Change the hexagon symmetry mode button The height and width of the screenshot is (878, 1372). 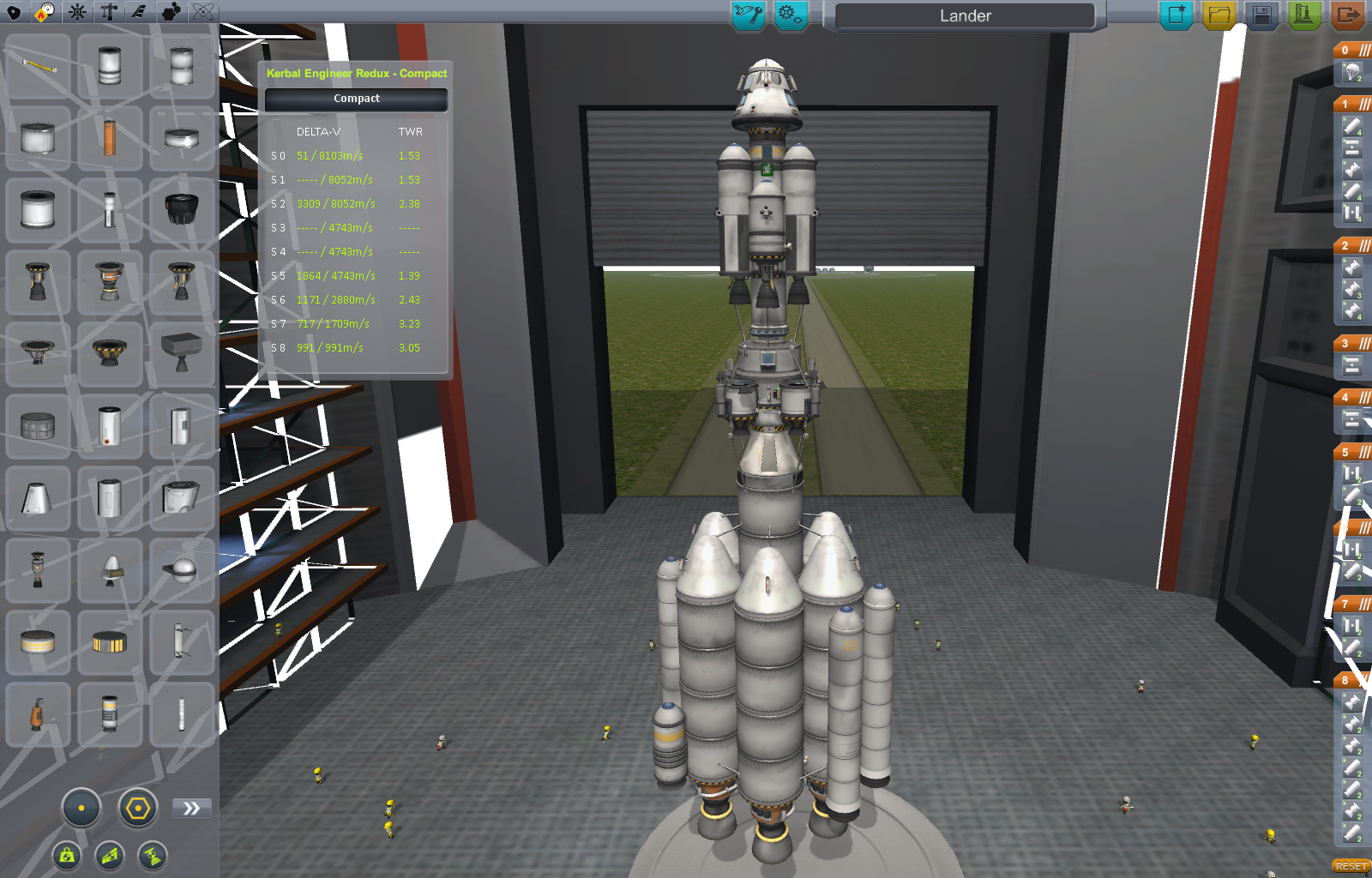coord(137,808)
